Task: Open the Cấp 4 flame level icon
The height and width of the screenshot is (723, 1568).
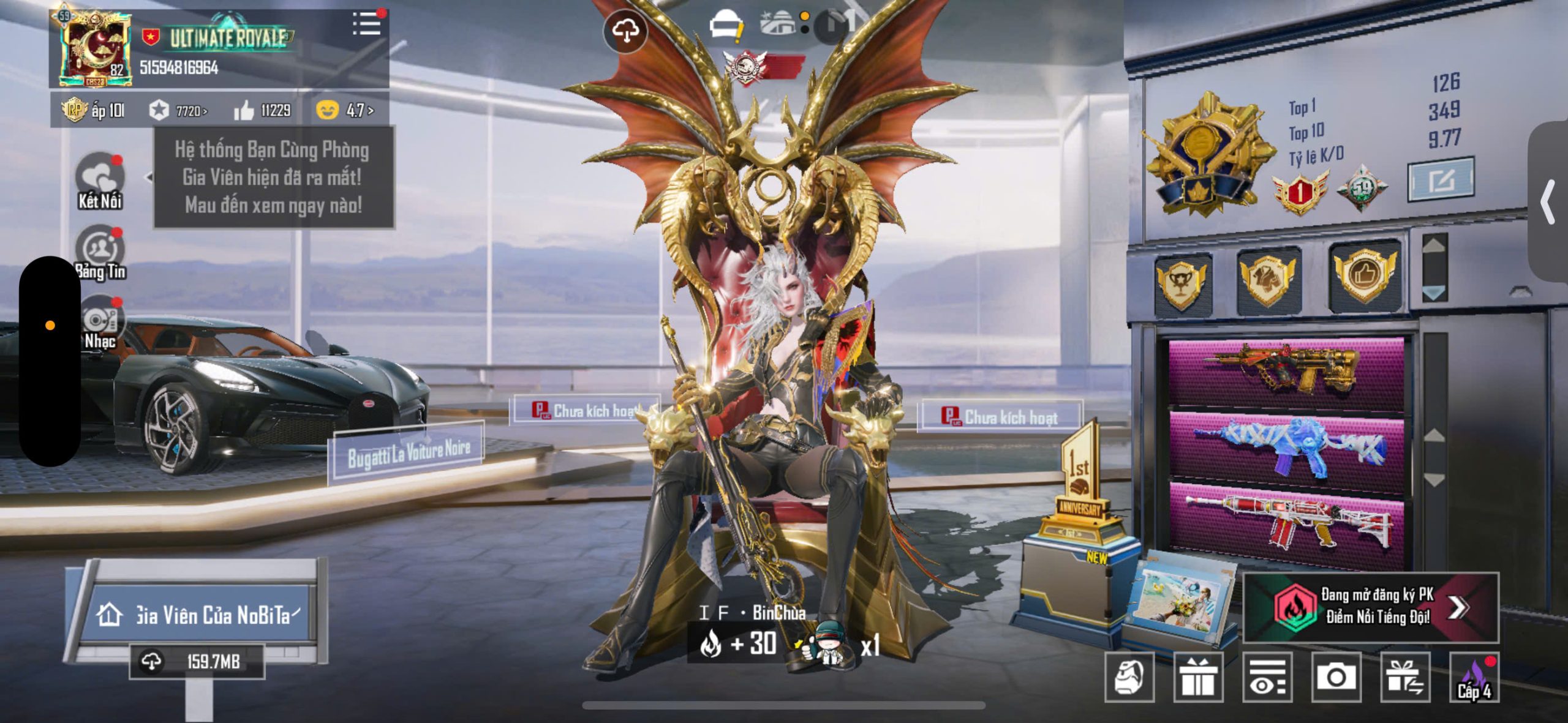Action: point(1474,677)
